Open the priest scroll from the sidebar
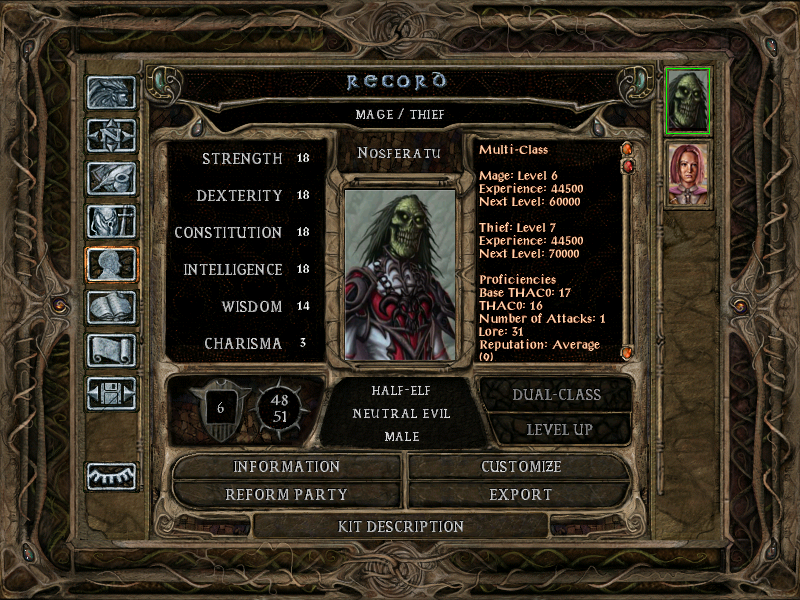Image resolution: width=800 pixels, height=600 pixels. 111,350
